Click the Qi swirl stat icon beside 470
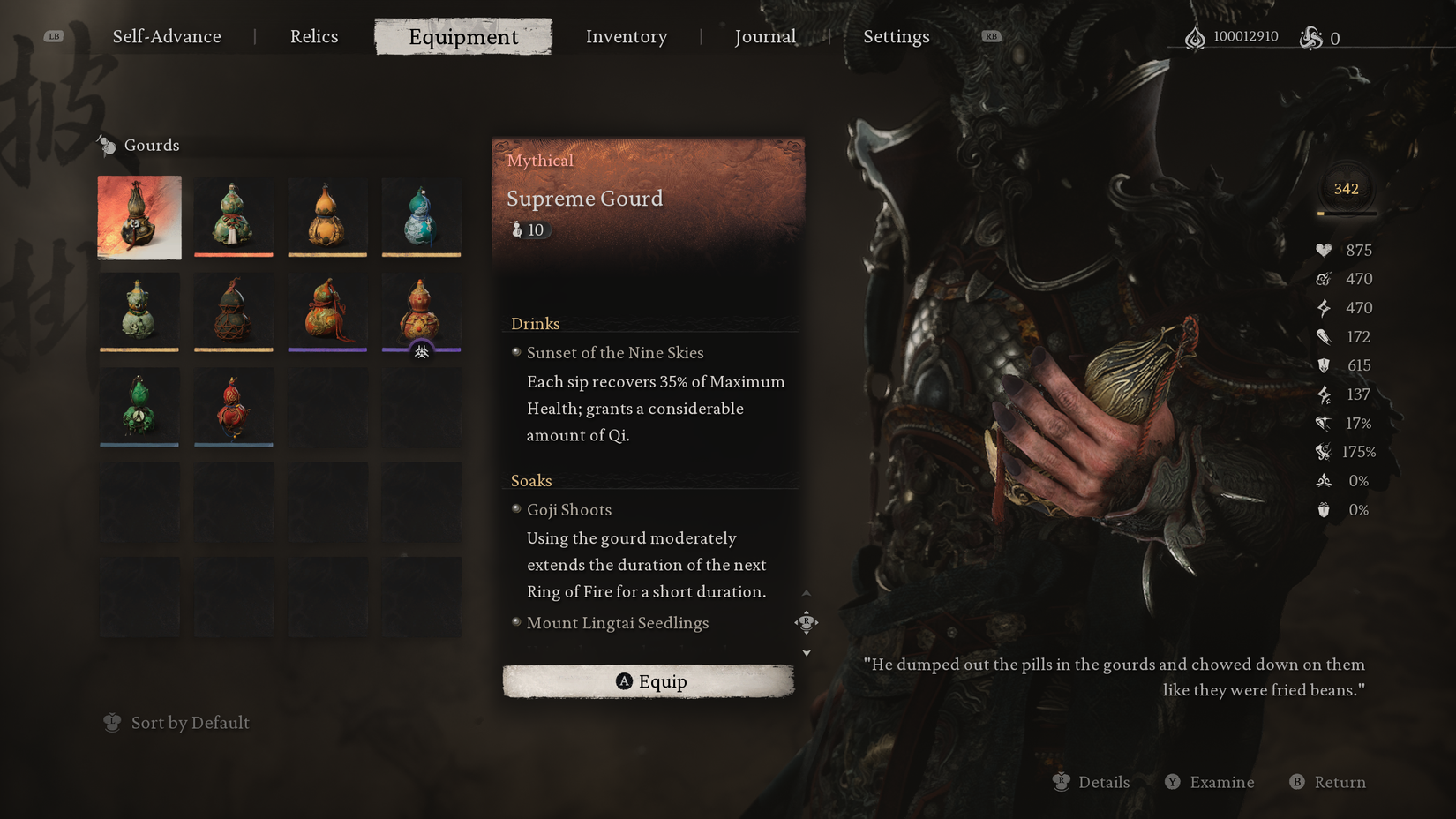Image resolution: width=1456 pixels, height=819 pixels. (x=1324, y=278)
